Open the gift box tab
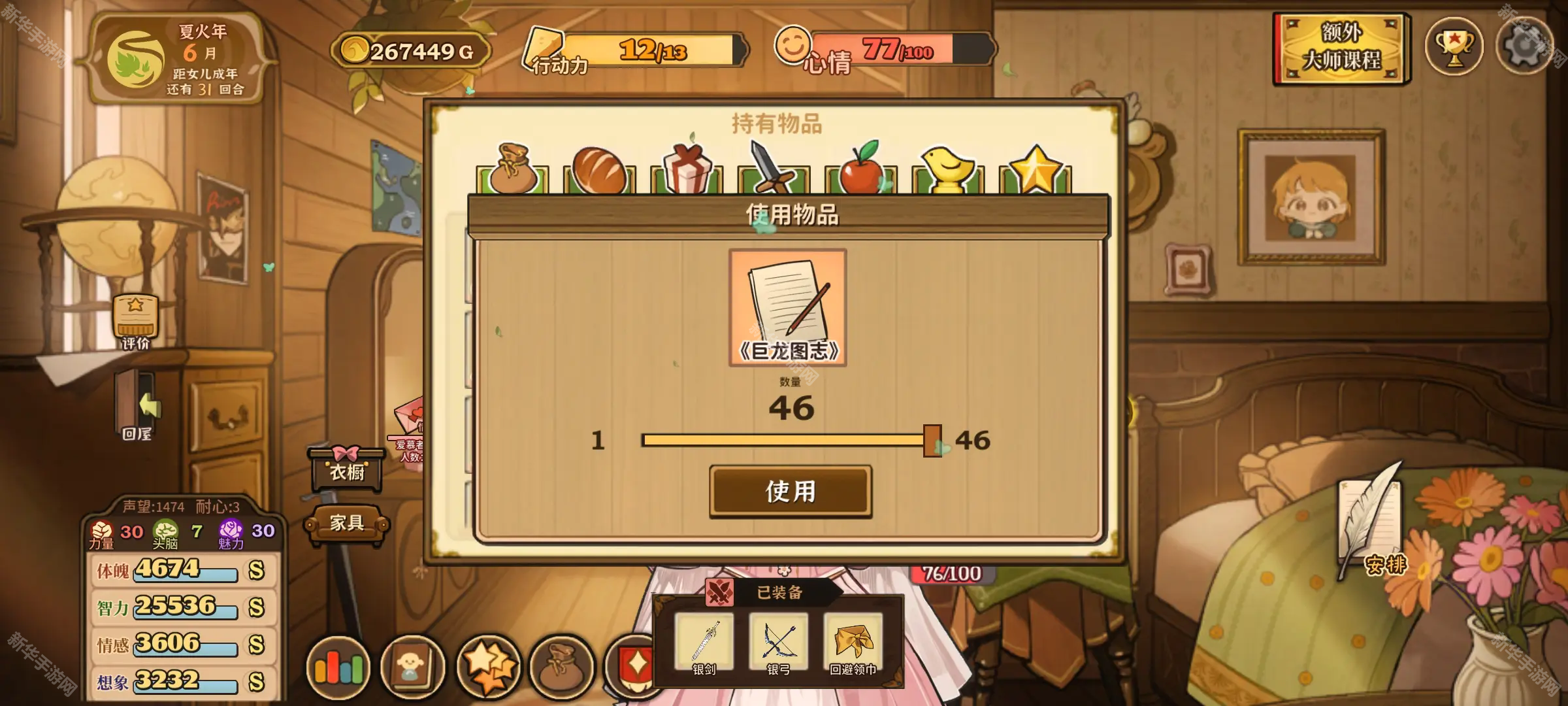The image size is (1568, 706). [x=687, y=170]
